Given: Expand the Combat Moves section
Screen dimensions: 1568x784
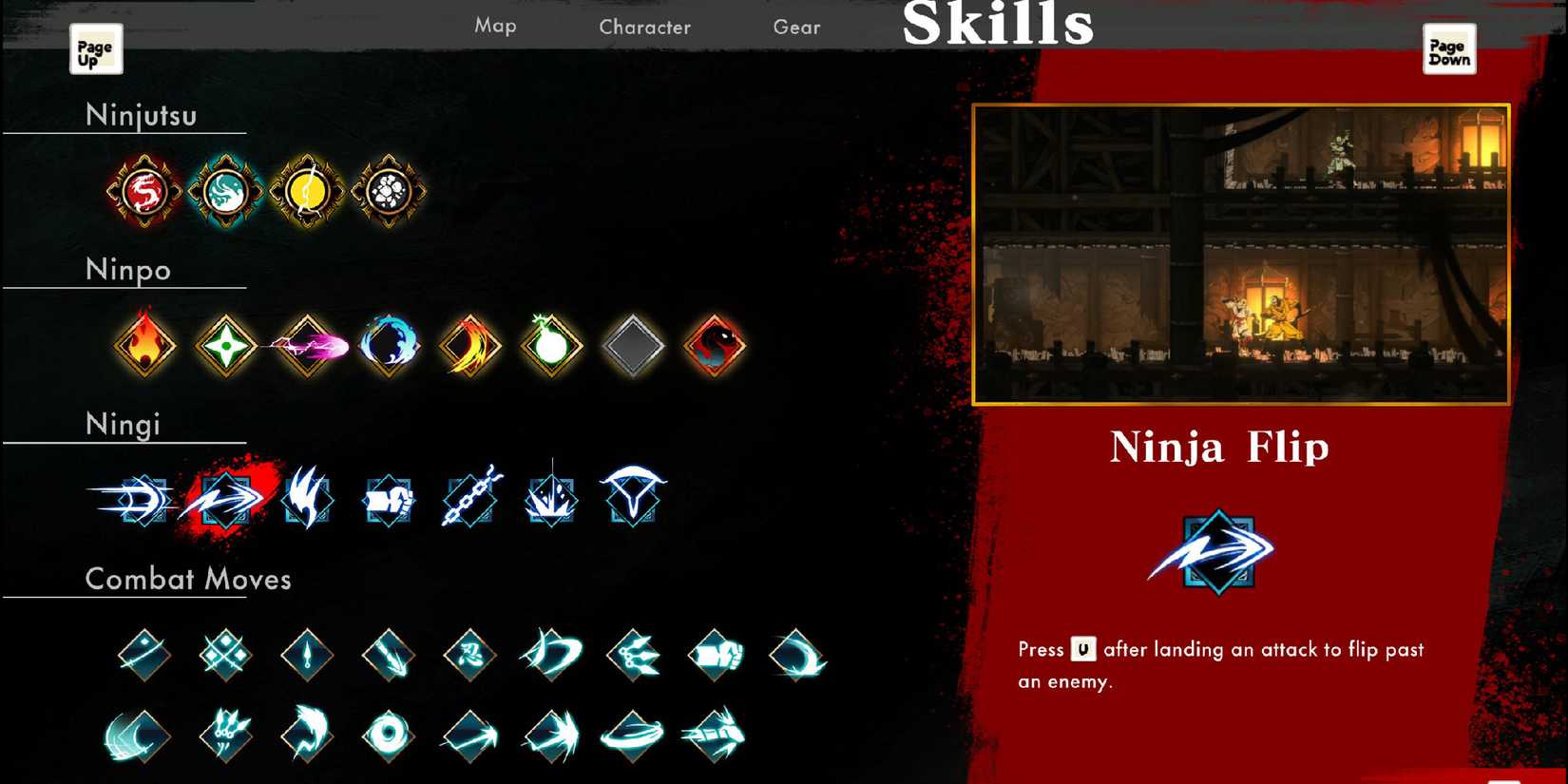Looking at the screenshot, I should tap(187, 579).
